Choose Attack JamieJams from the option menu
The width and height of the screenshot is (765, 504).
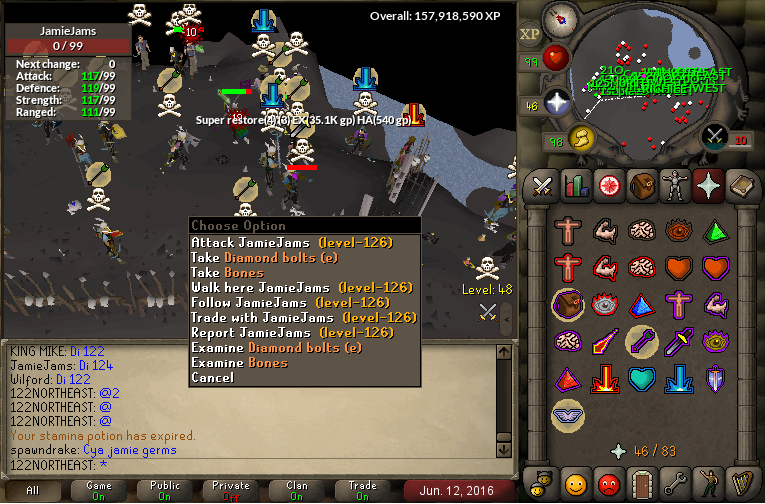291,243
